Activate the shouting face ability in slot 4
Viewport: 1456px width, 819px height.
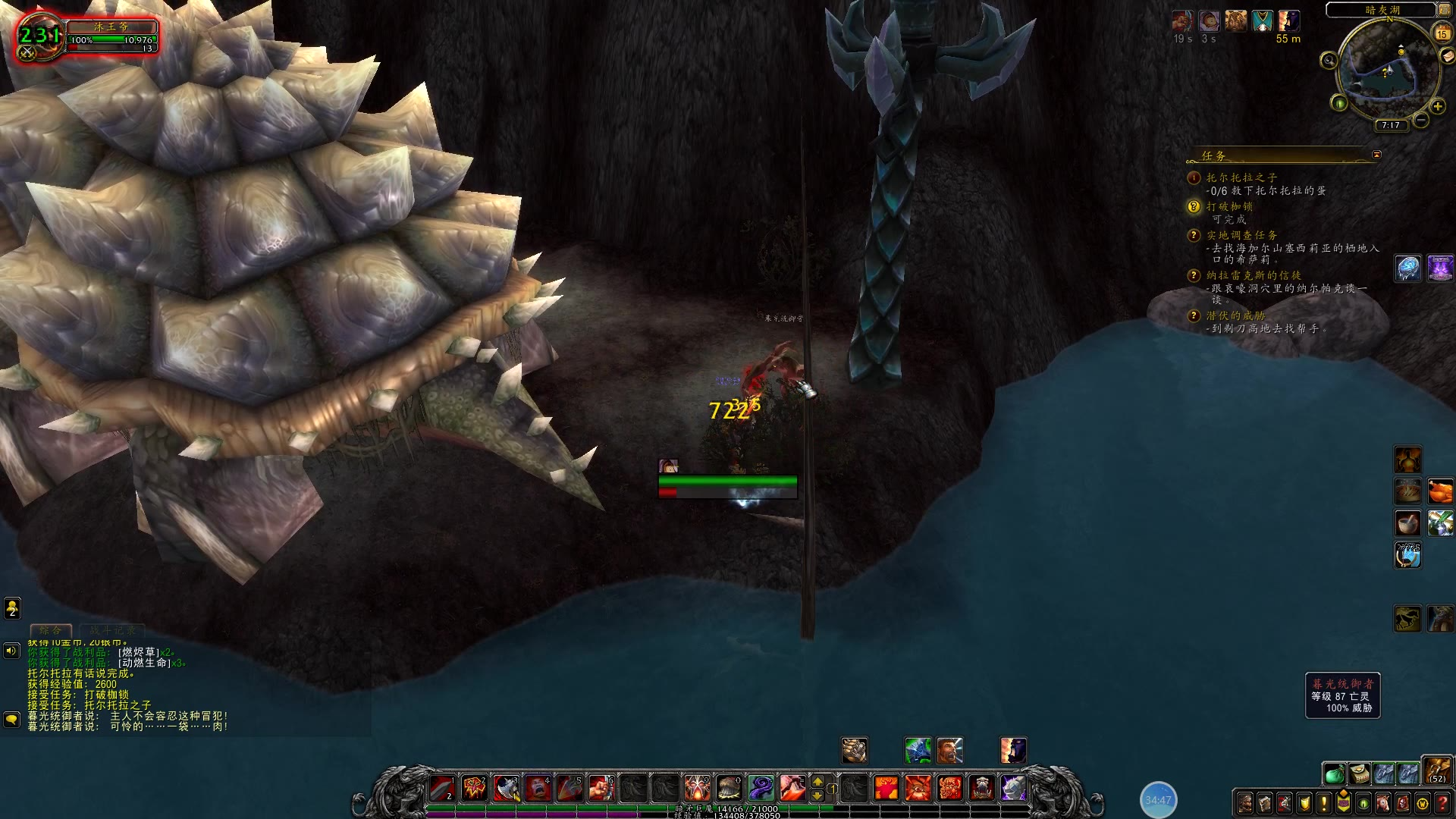click(x=538, y=788)
